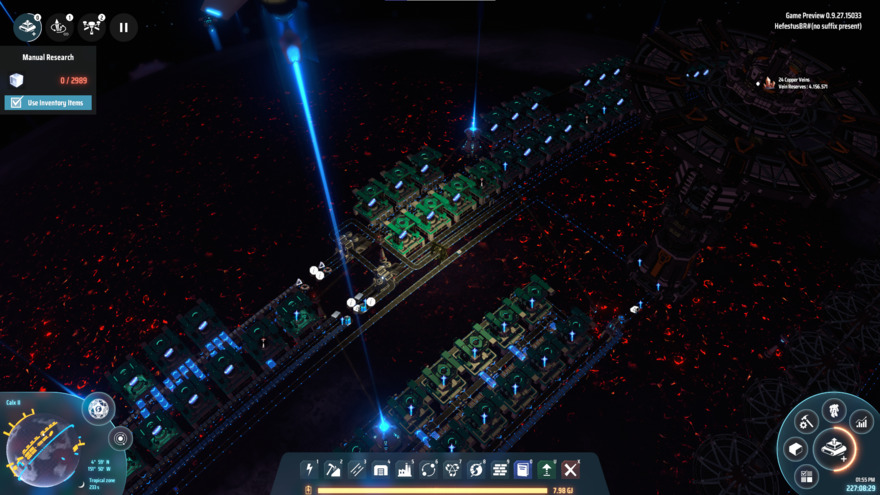
Task: Open the blue blueprint book button
Action: coord(523,469)
